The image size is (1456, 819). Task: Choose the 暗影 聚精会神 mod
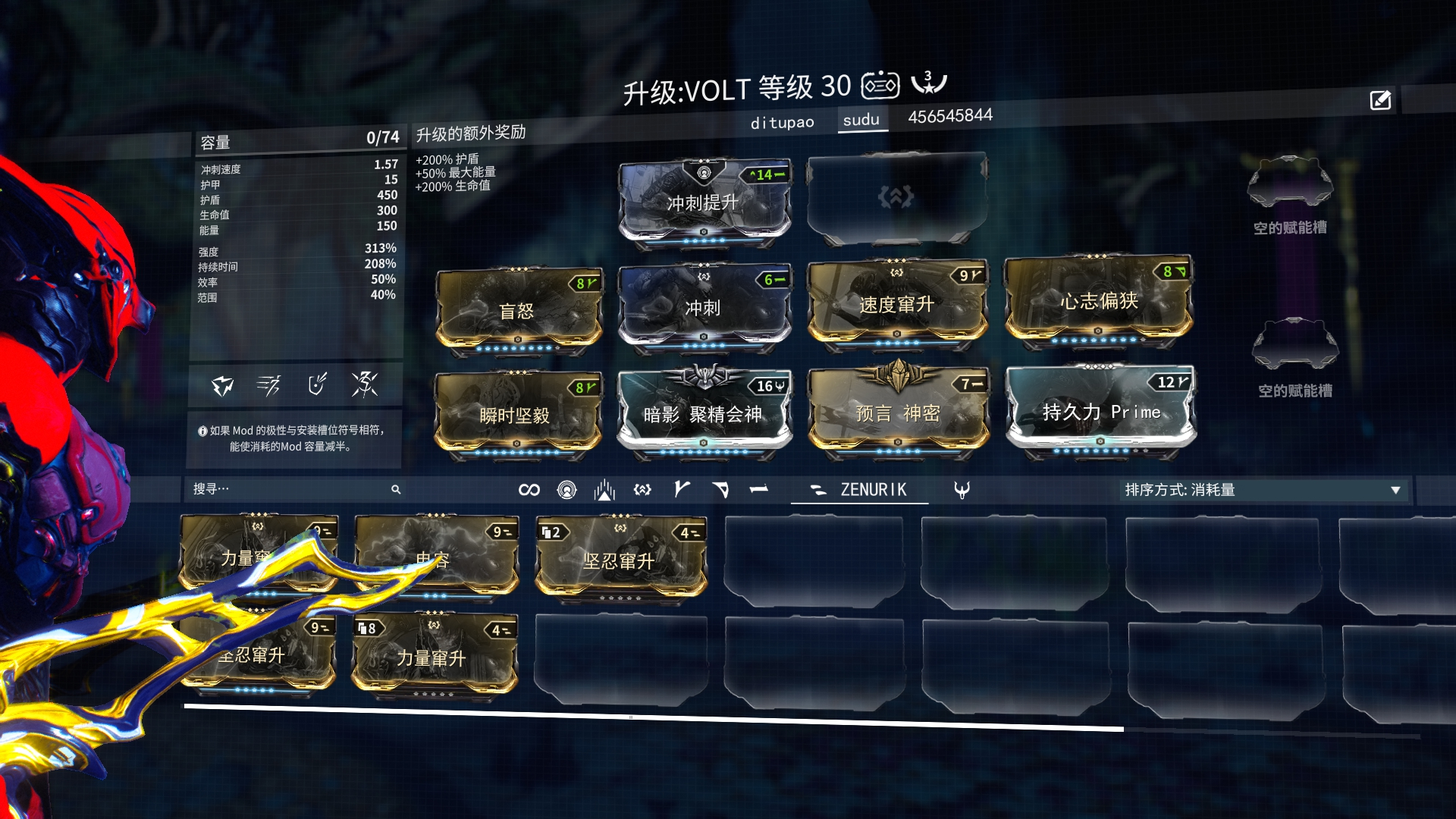tap(704, 414)
